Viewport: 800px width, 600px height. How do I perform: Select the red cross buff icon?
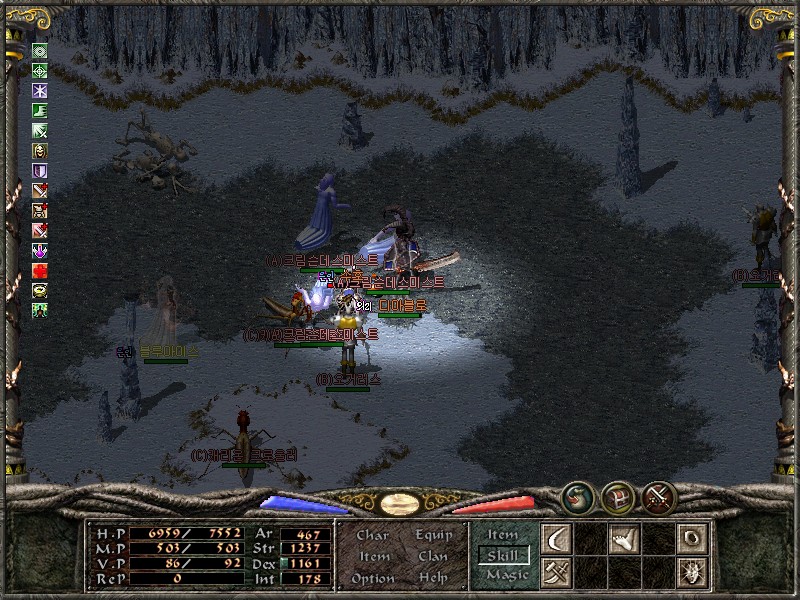(40, 271)
